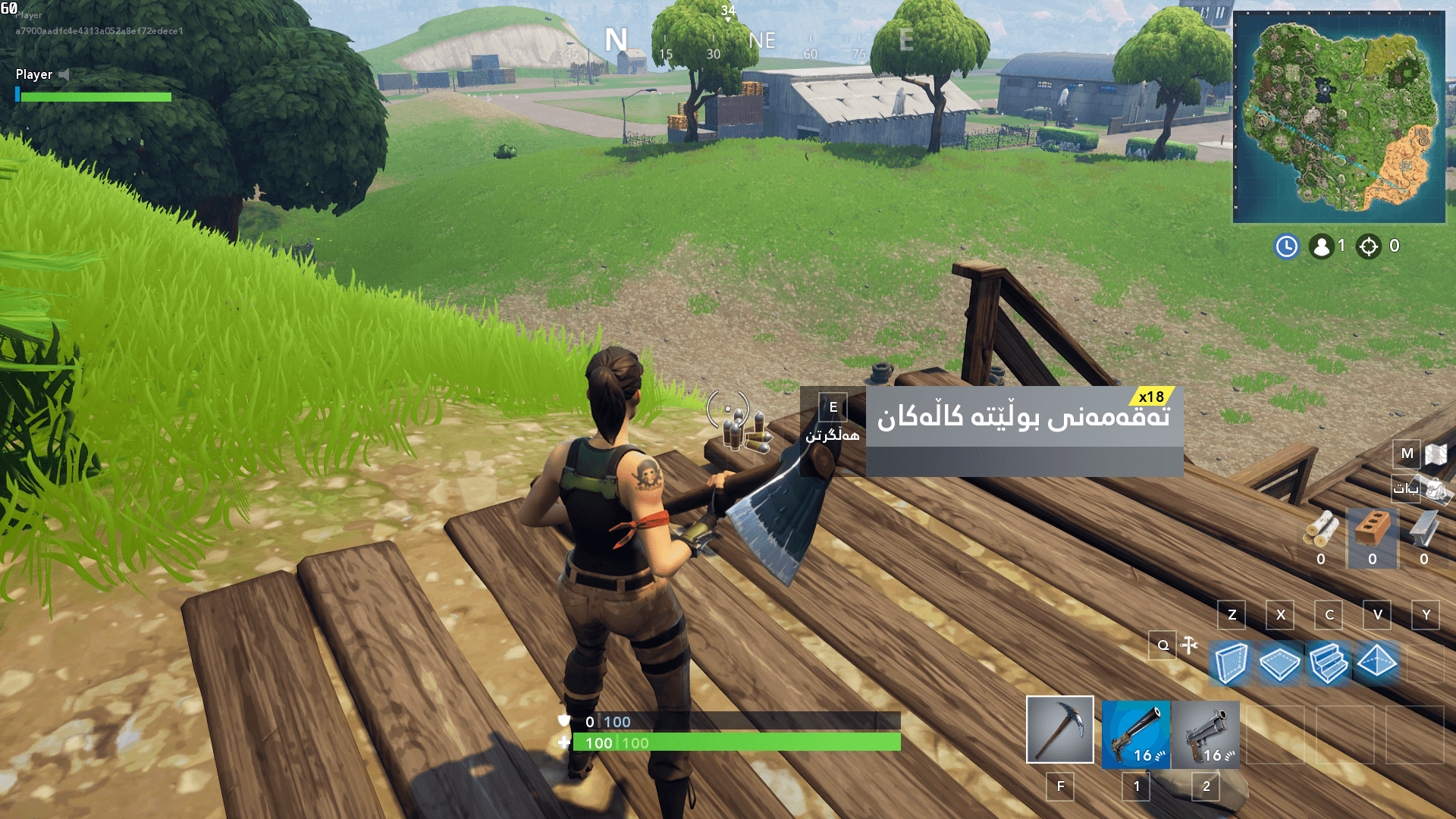Click the E pickup prompt for the ammo
Image resolution: width=1456 pixels, height=819 pixels.
831,407
